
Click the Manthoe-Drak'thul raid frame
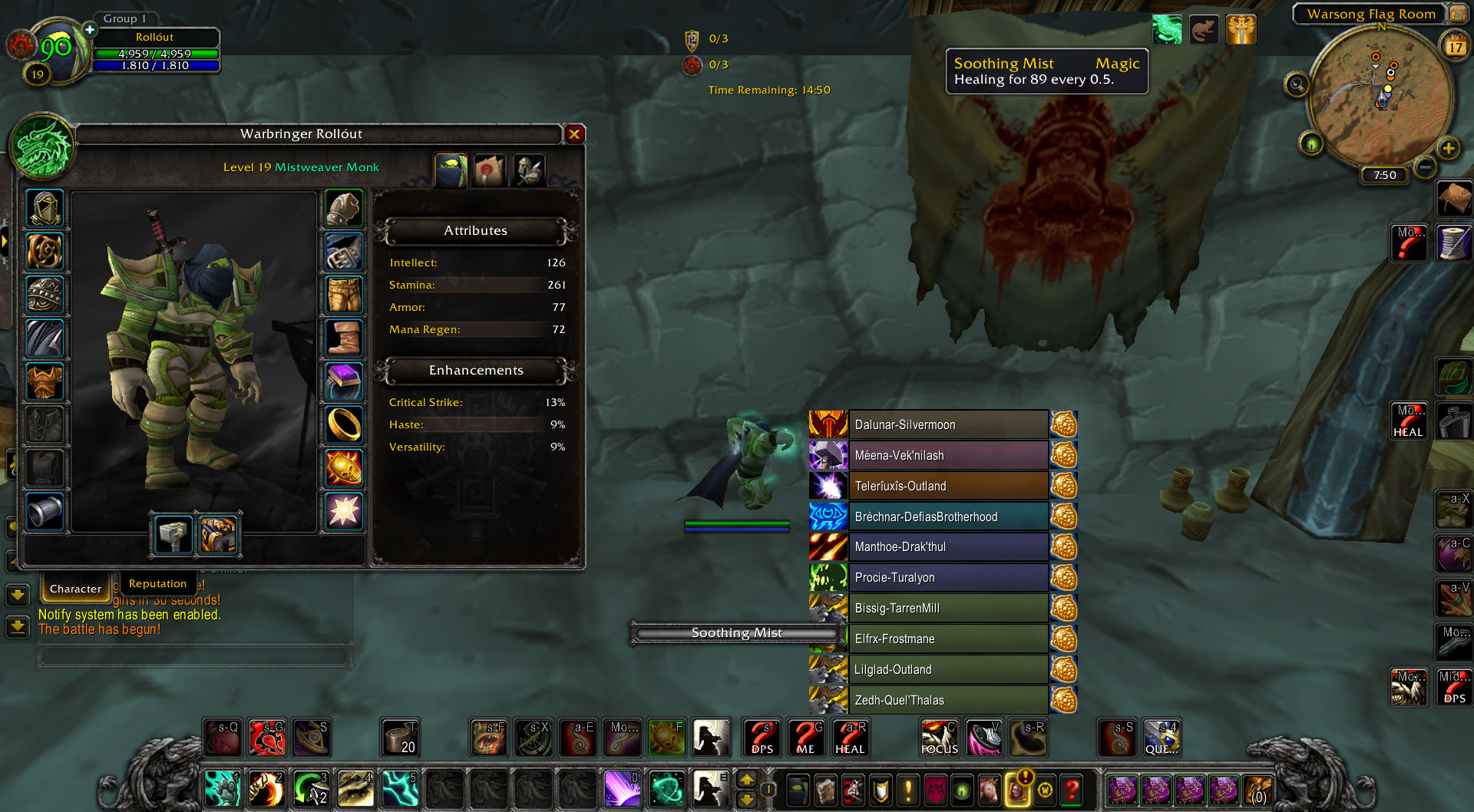click(948, 547)
